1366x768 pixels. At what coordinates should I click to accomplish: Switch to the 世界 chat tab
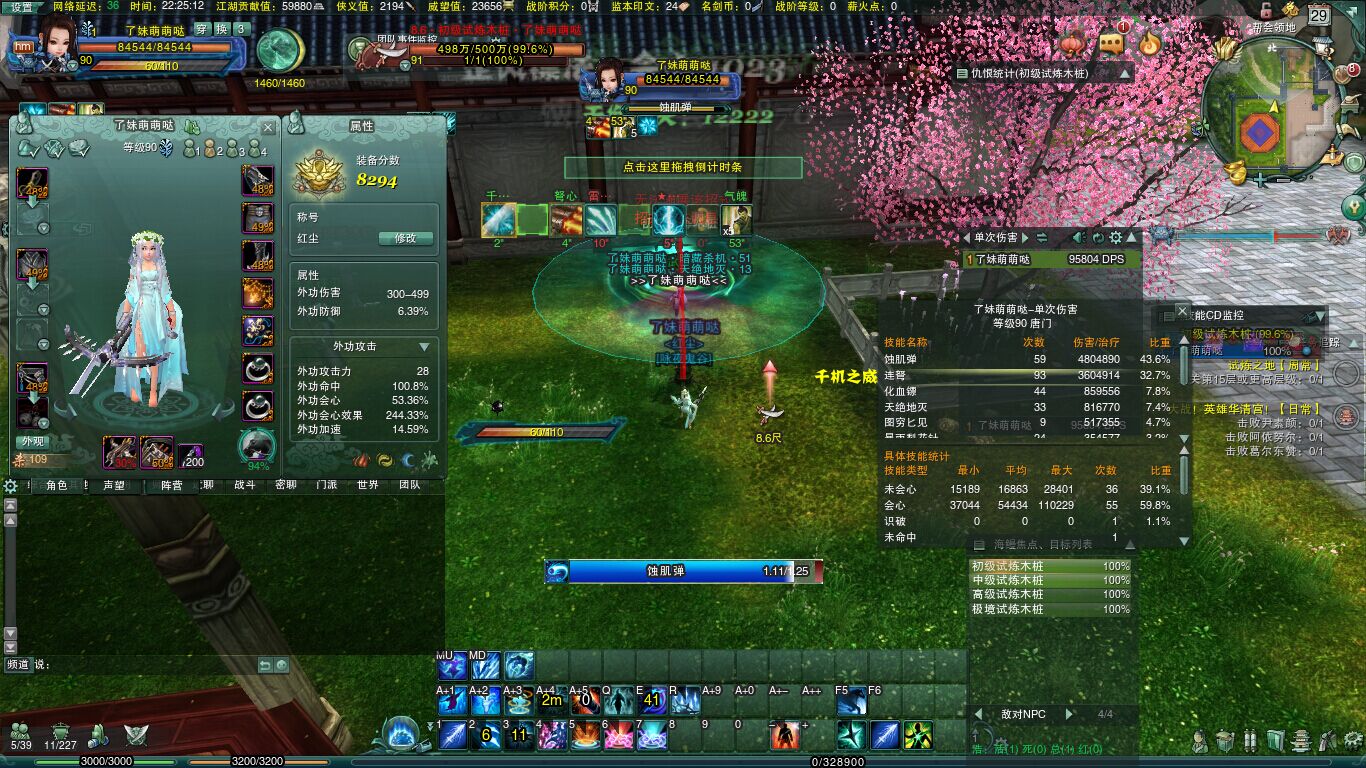click(367, 485)
